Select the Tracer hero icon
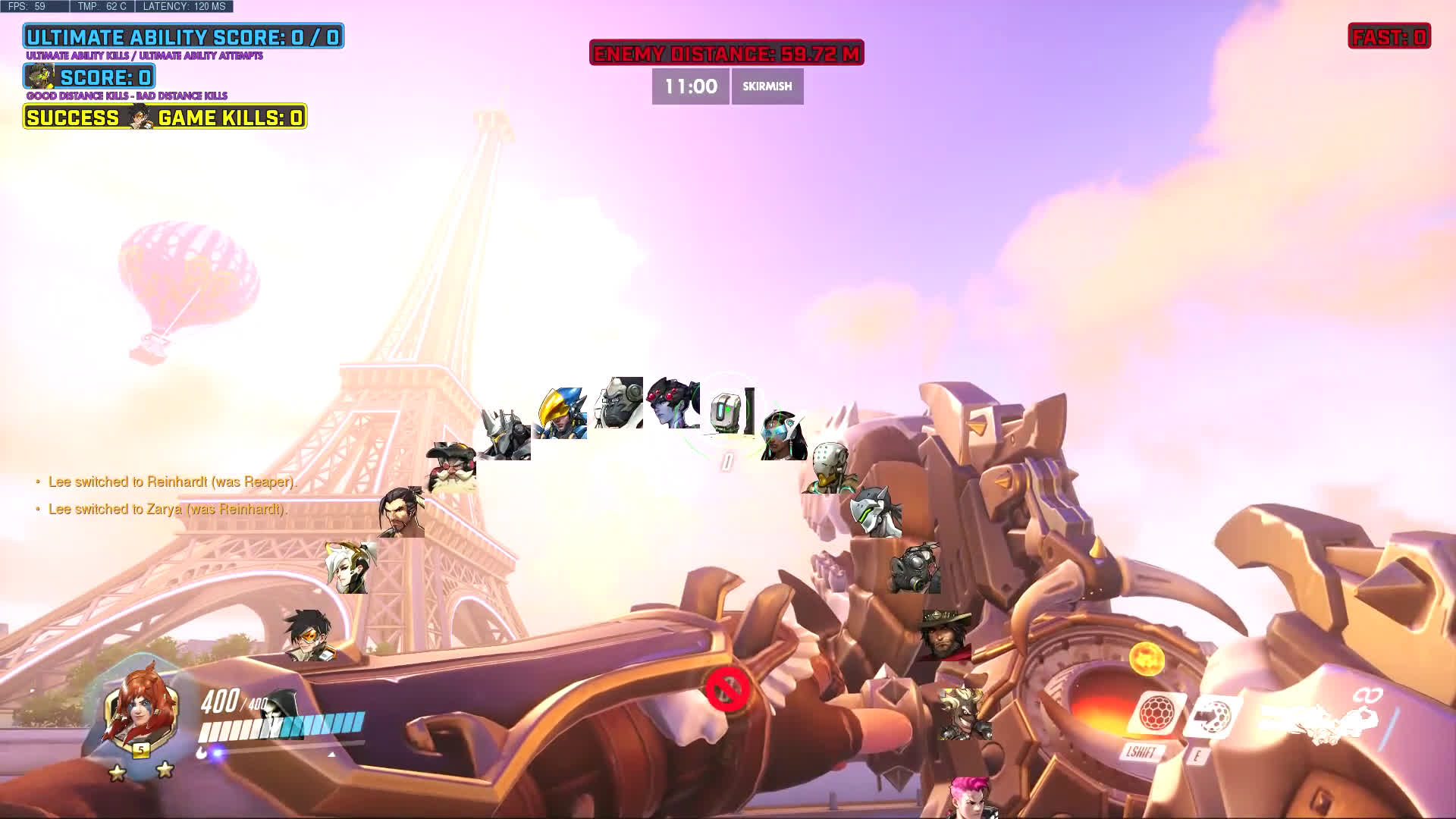 [x=309, y=635]
